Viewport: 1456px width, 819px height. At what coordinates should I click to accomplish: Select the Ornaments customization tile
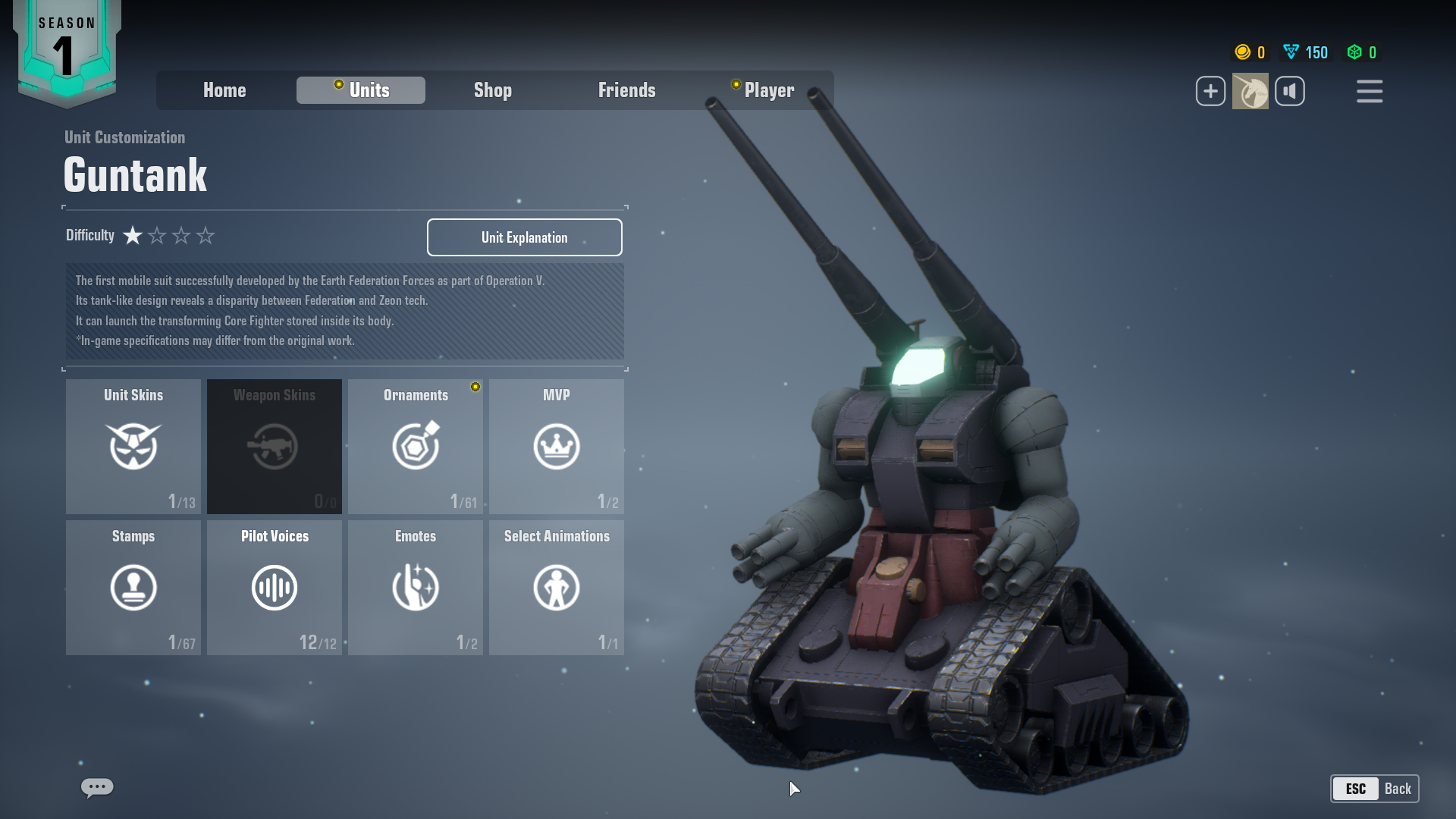416,446
